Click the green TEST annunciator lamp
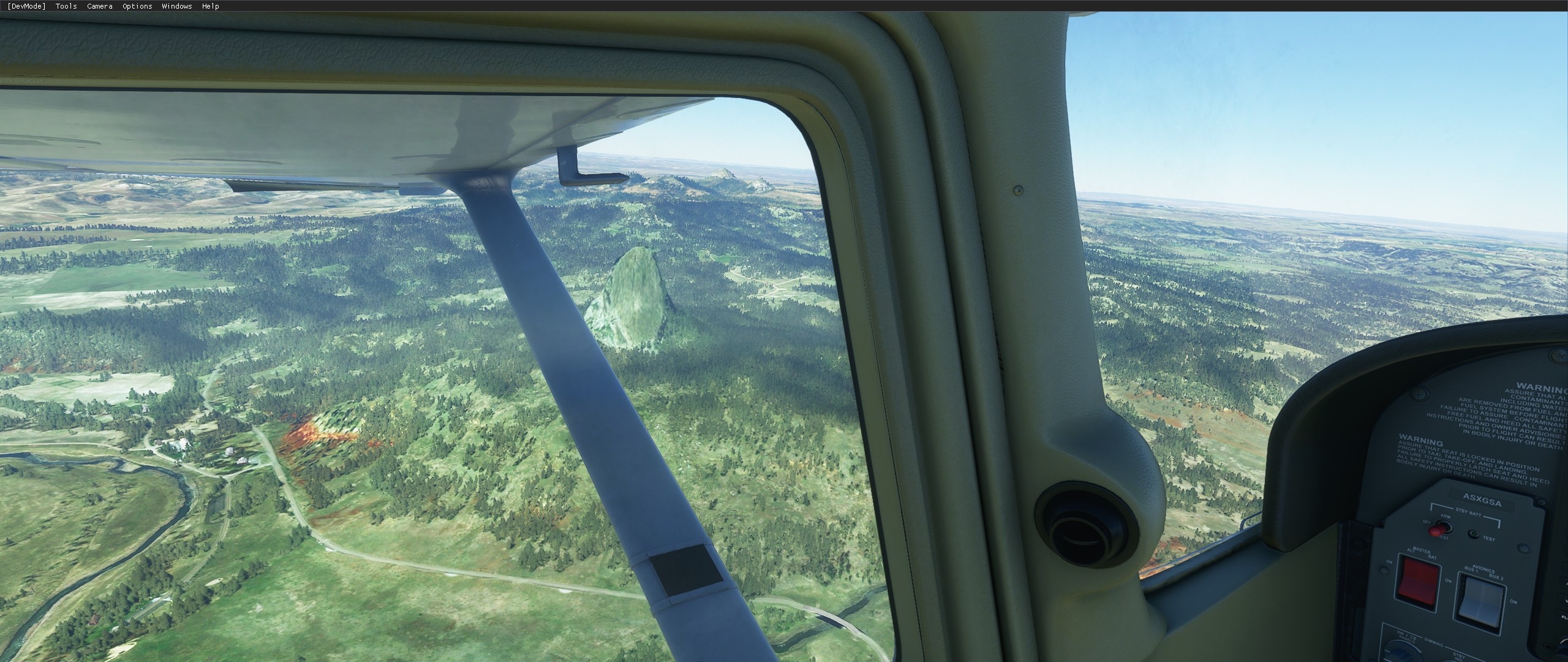The width and height of the screenshot is (1568, 662). [x=1474, y=535]
